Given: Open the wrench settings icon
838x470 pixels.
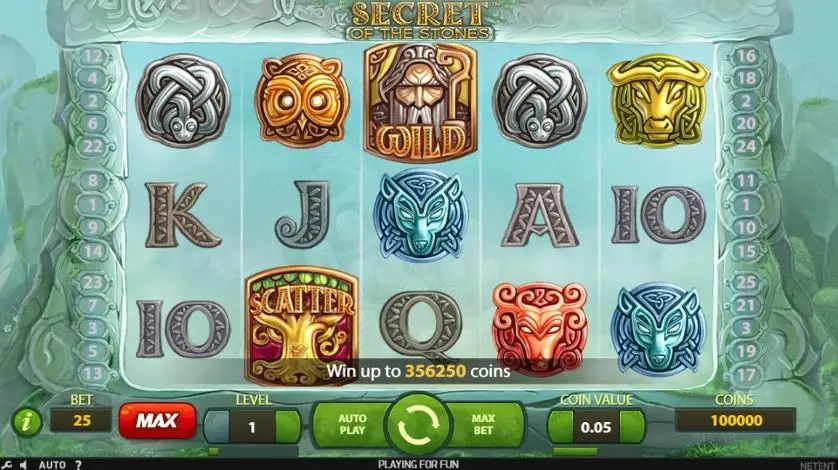Looking at the screenshot, I should tap(8, 464).
